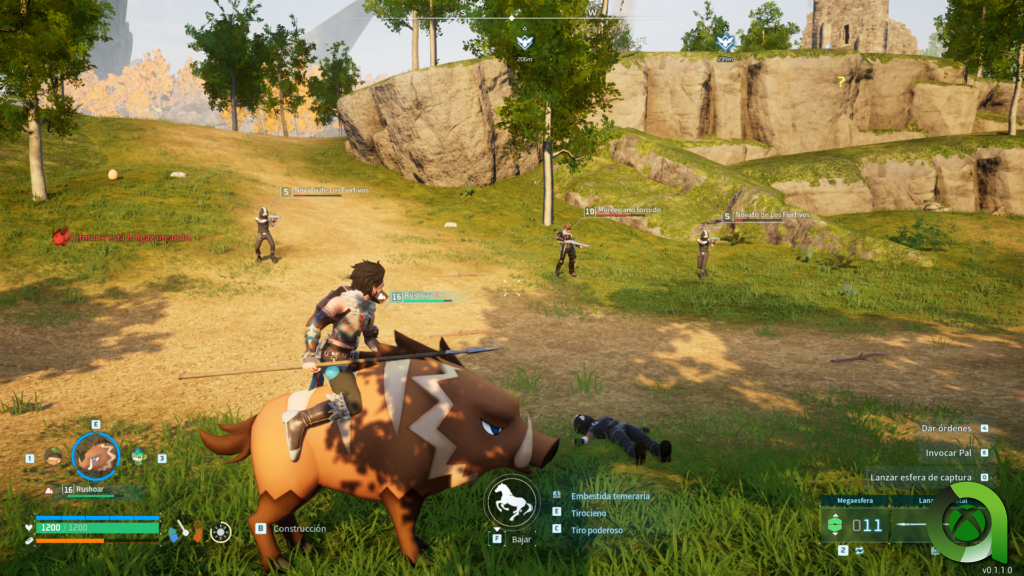
Task: Switch to the green-capped Pal portrait
Action: (54, 457)
